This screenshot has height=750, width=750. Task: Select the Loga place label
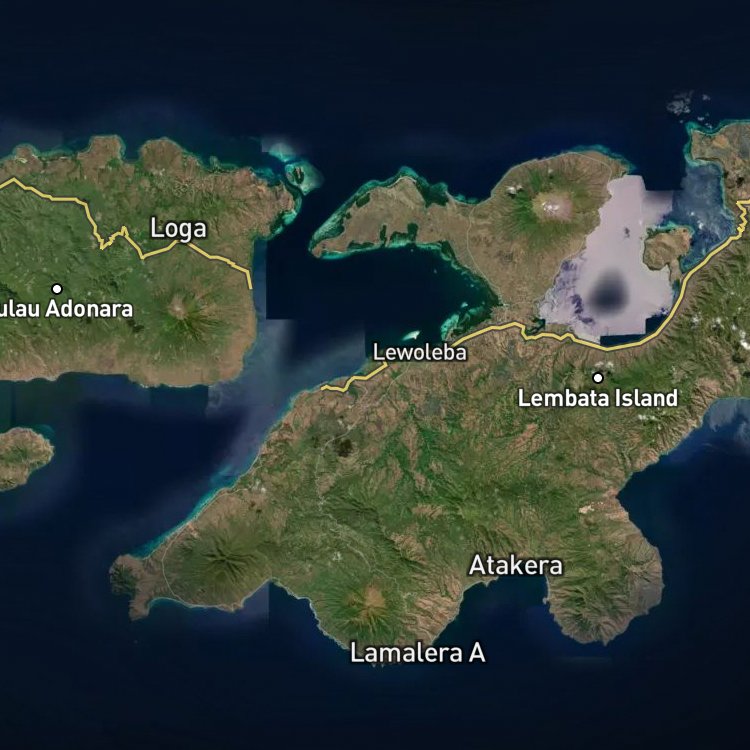coord(178,228)
